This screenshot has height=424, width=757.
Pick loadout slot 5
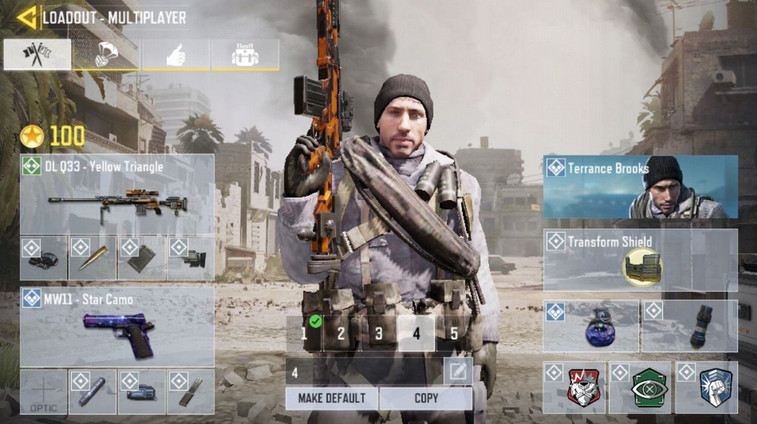[453, 333]
